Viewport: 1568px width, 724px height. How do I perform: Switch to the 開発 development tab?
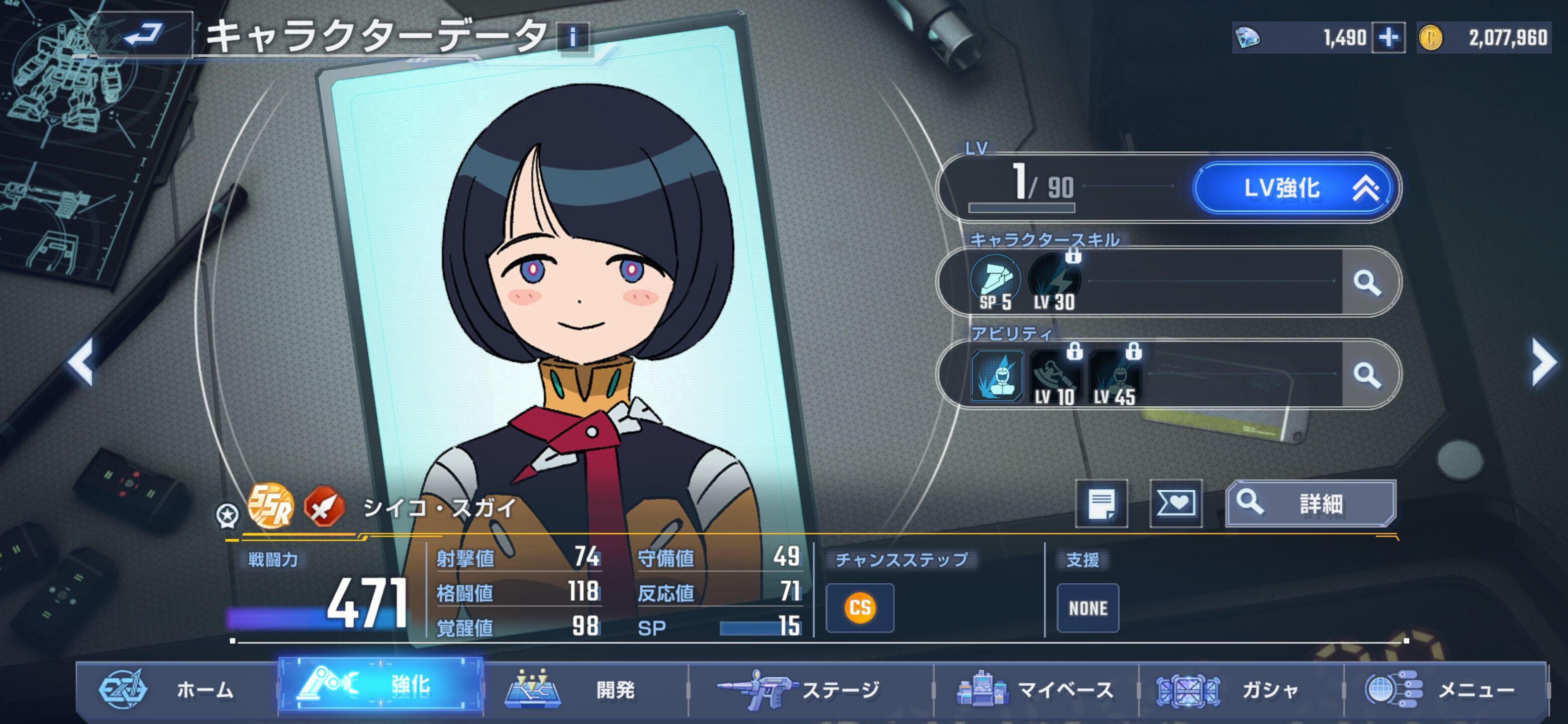coord(584,690)
